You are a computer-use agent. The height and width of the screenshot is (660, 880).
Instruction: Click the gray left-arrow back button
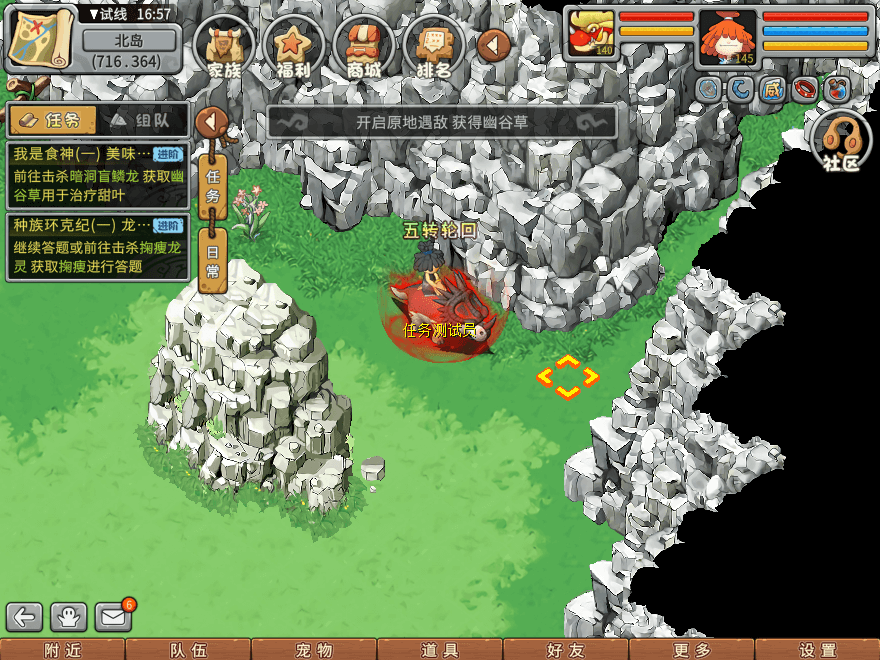25,617
